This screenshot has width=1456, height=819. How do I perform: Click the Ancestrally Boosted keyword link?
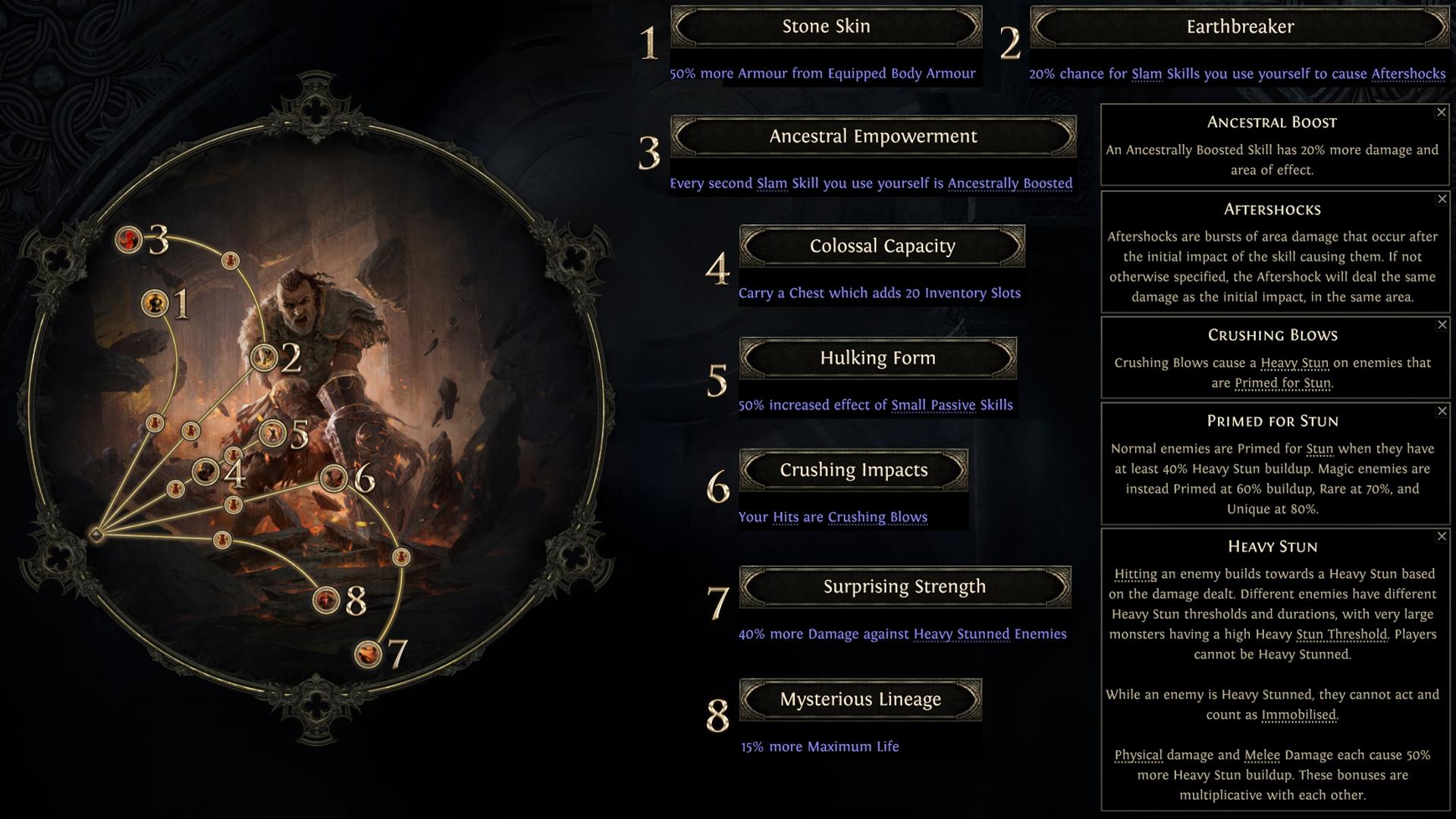(x=1009, y=184)
